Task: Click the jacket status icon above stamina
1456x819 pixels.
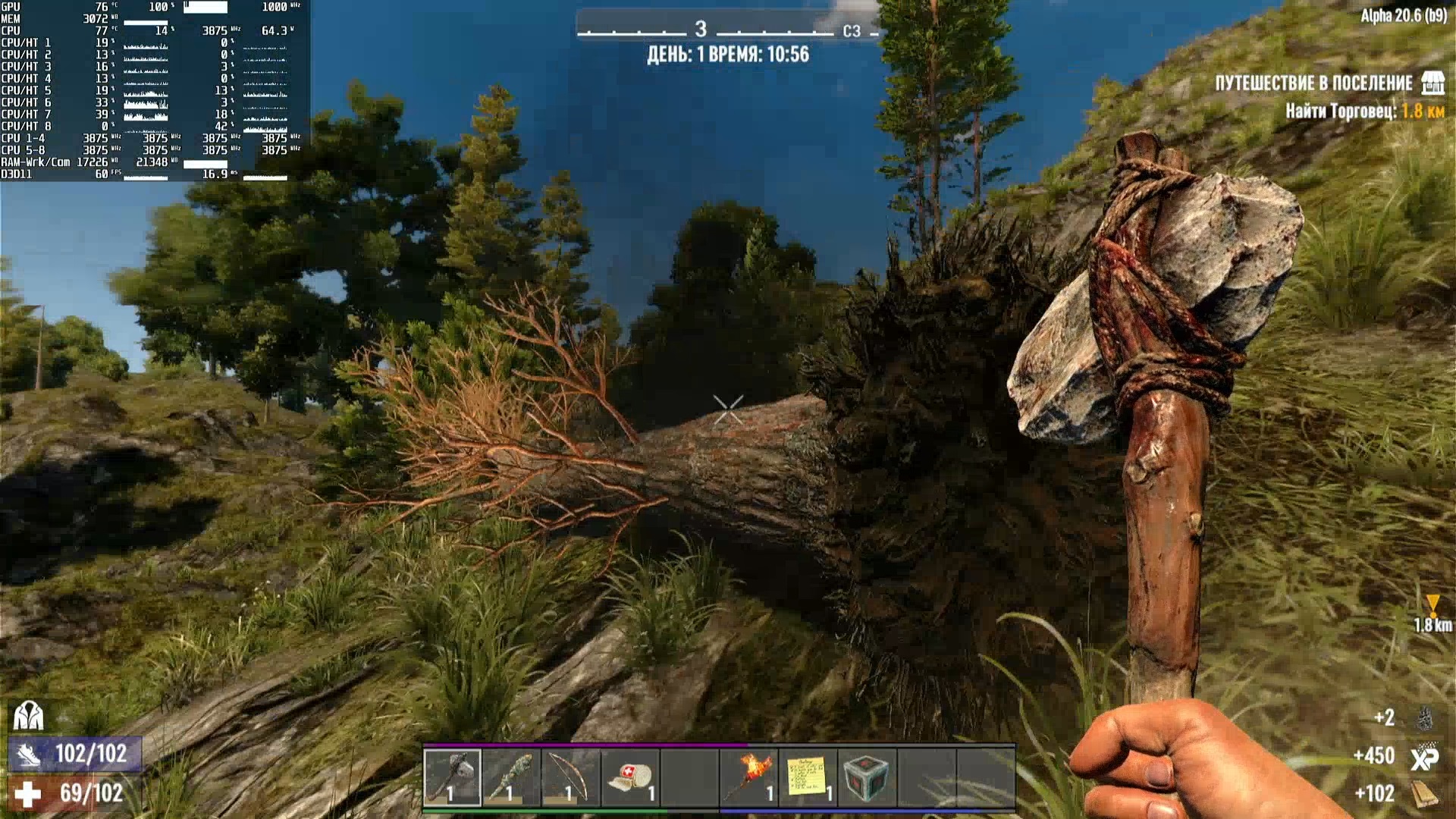Action: [28, 715]
